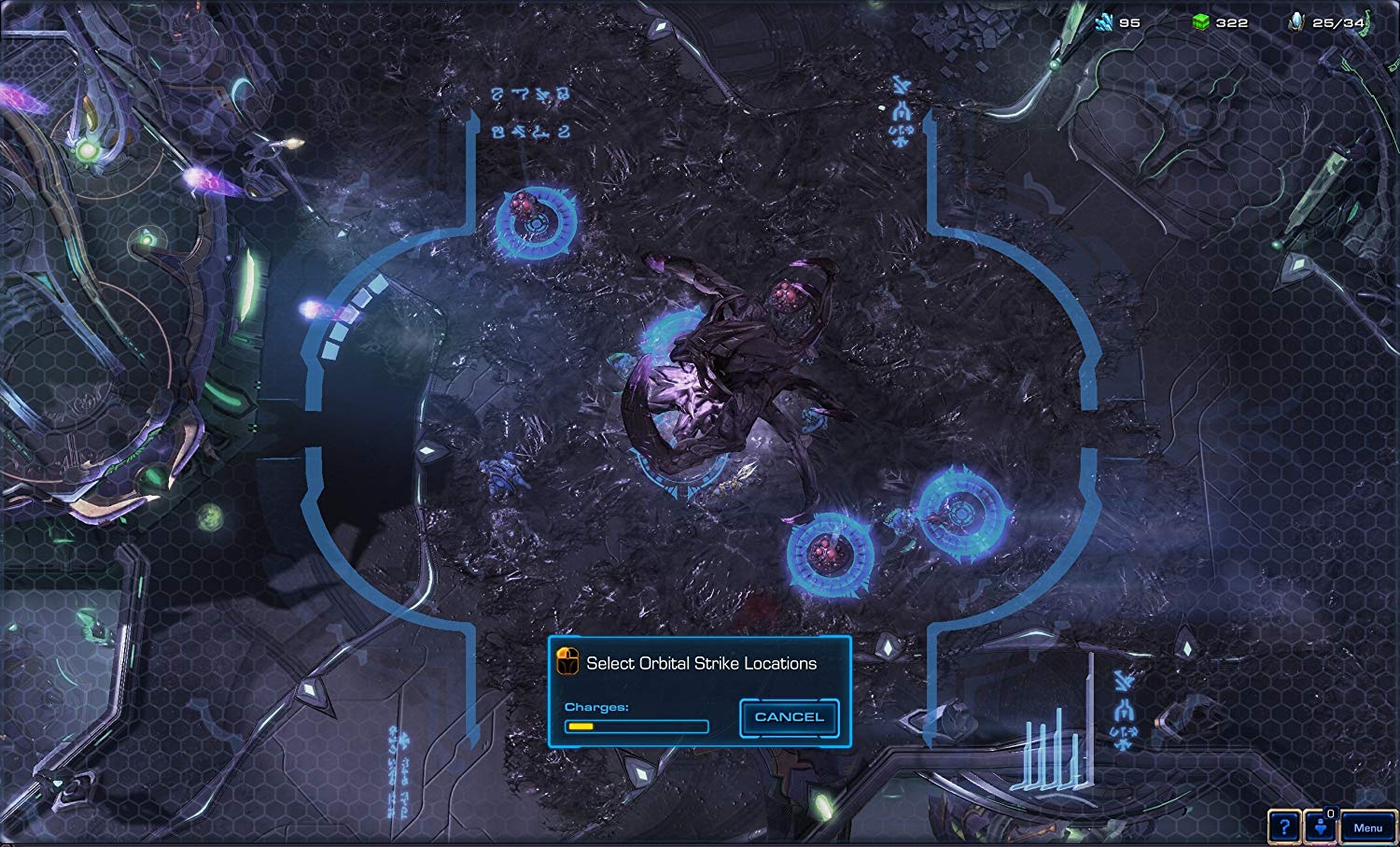Click the green vespene gas icon
The height and width of the screenshot is (847, 1400).
(x=1202, y=21)
